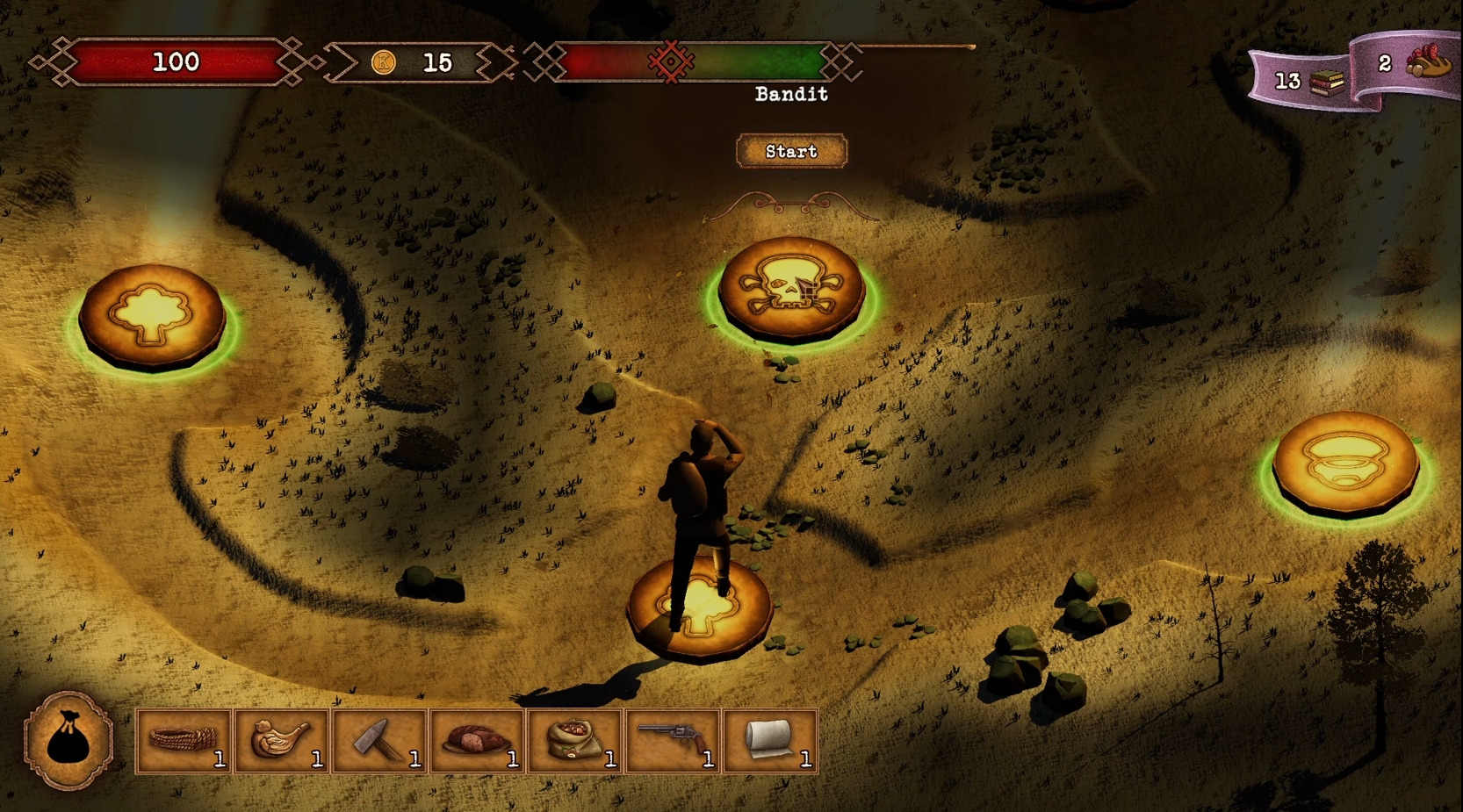Select the coiled rope slot
This screenshot has height=812, width=1463.
pos(184,742)
